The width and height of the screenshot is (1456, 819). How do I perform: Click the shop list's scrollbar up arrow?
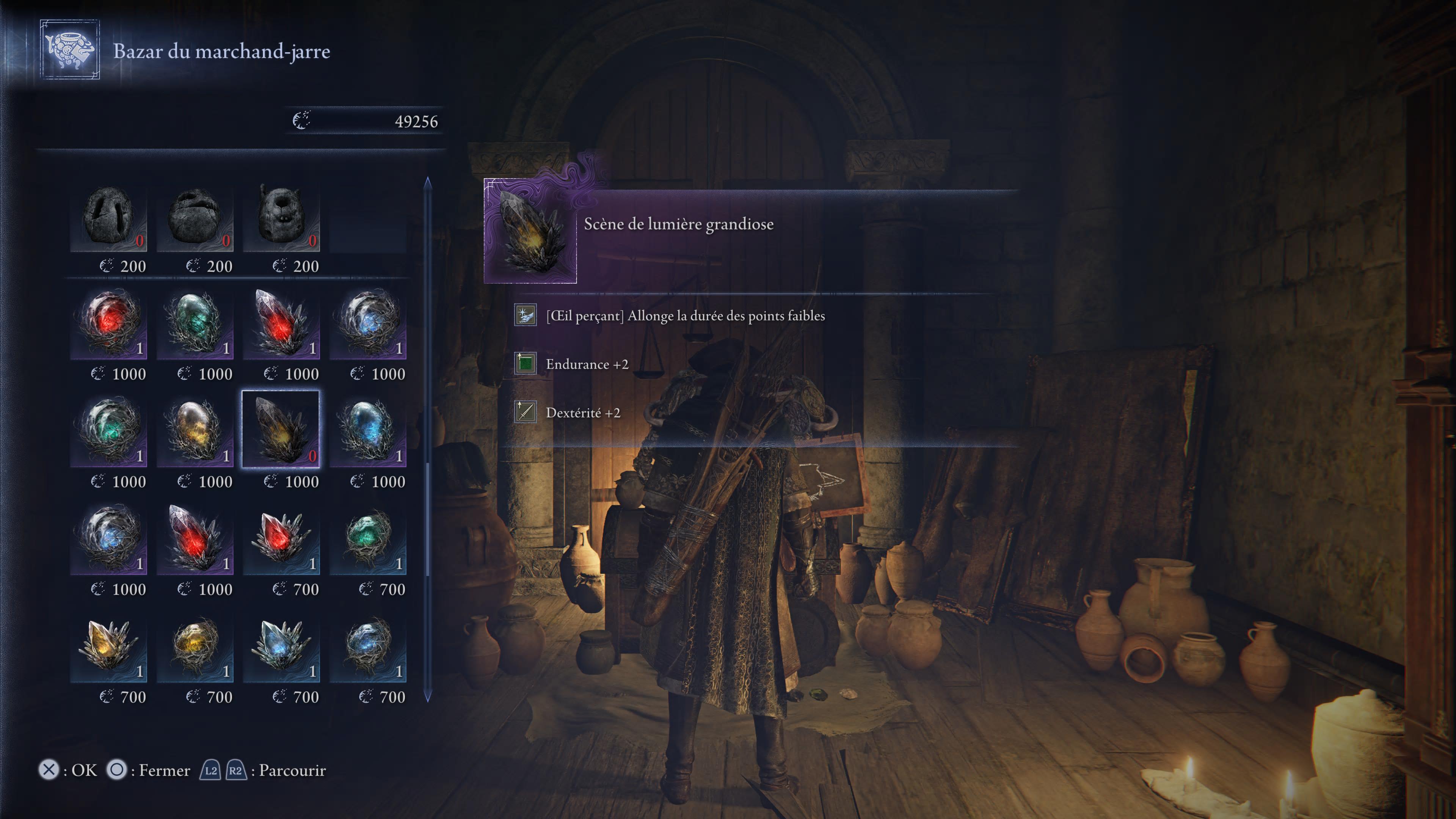tap(427, 182)
